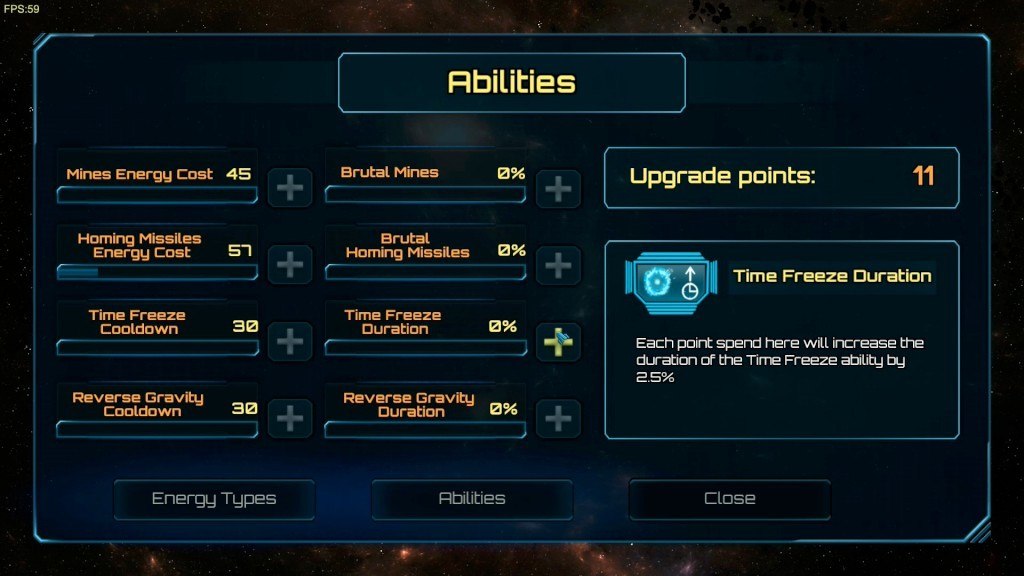
Task: Spend a point on Reverse Gravity Cooldown
Action: pyautogui.click(x=289, y=417)
